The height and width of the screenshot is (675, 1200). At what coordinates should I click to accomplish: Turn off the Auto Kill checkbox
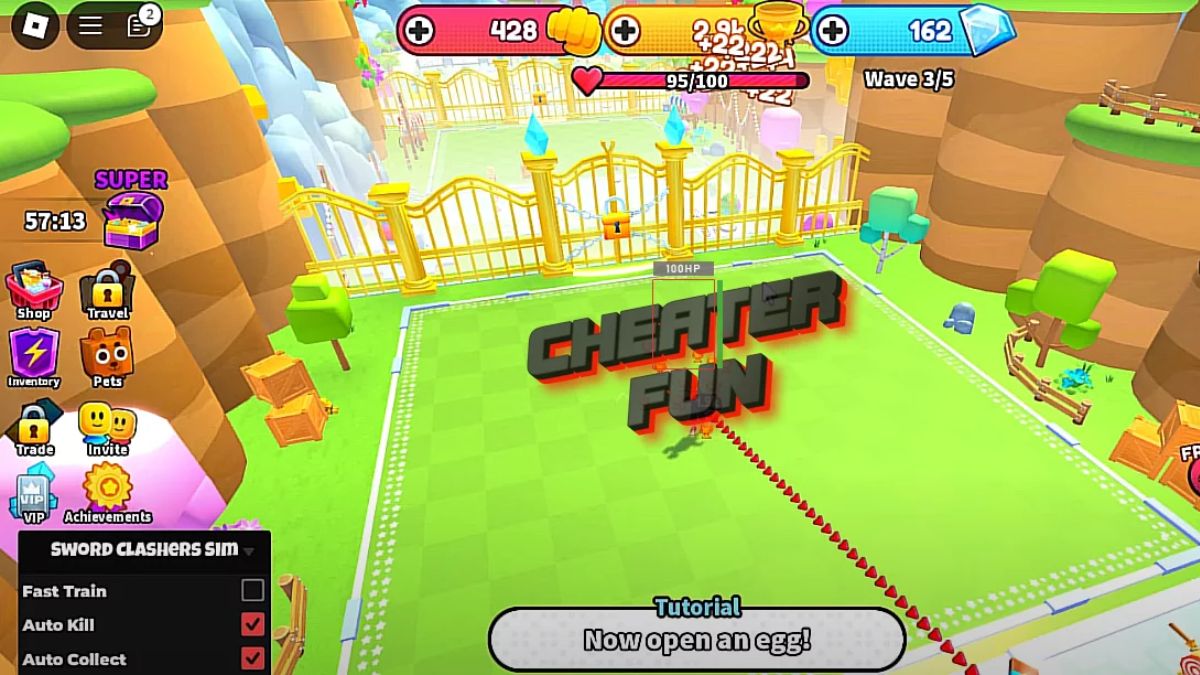pos(253,625)
